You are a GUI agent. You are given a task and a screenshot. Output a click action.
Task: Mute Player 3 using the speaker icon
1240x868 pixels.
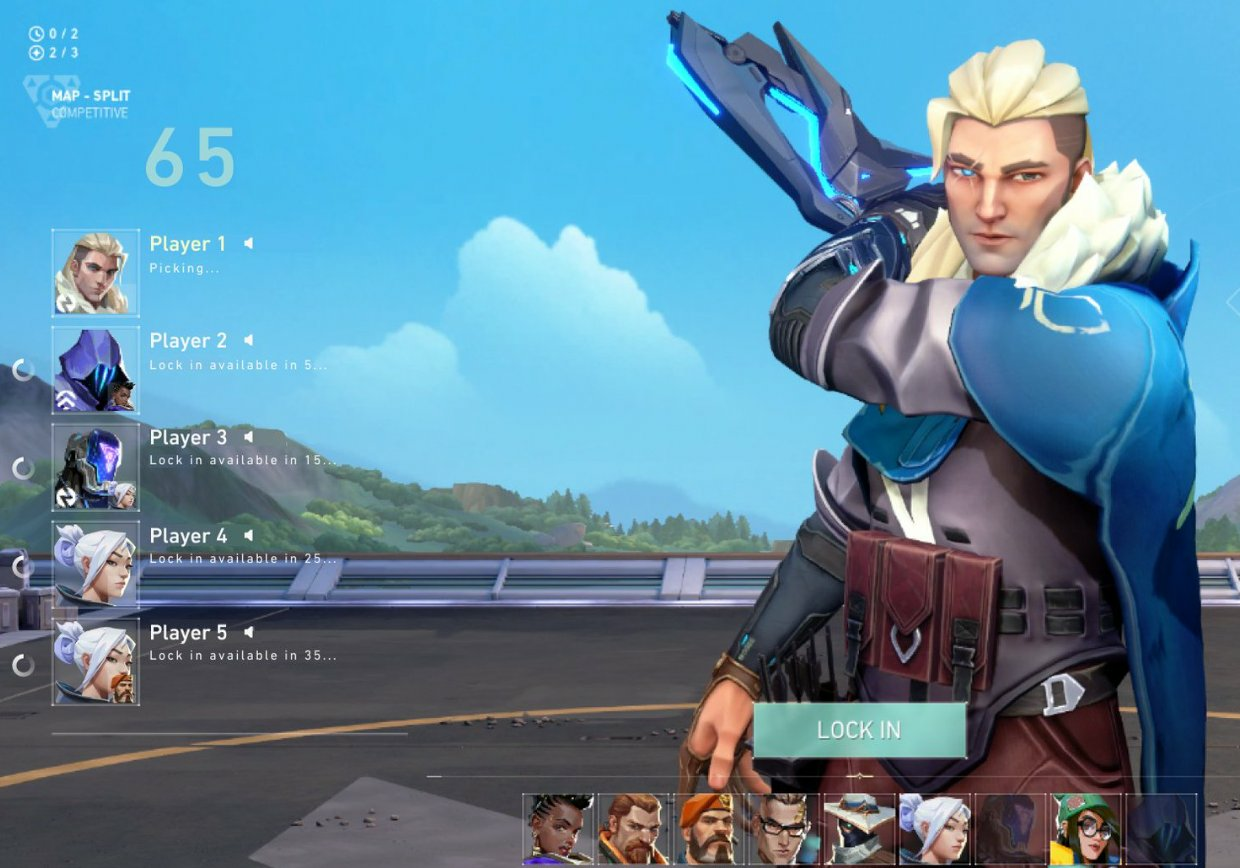248,437
